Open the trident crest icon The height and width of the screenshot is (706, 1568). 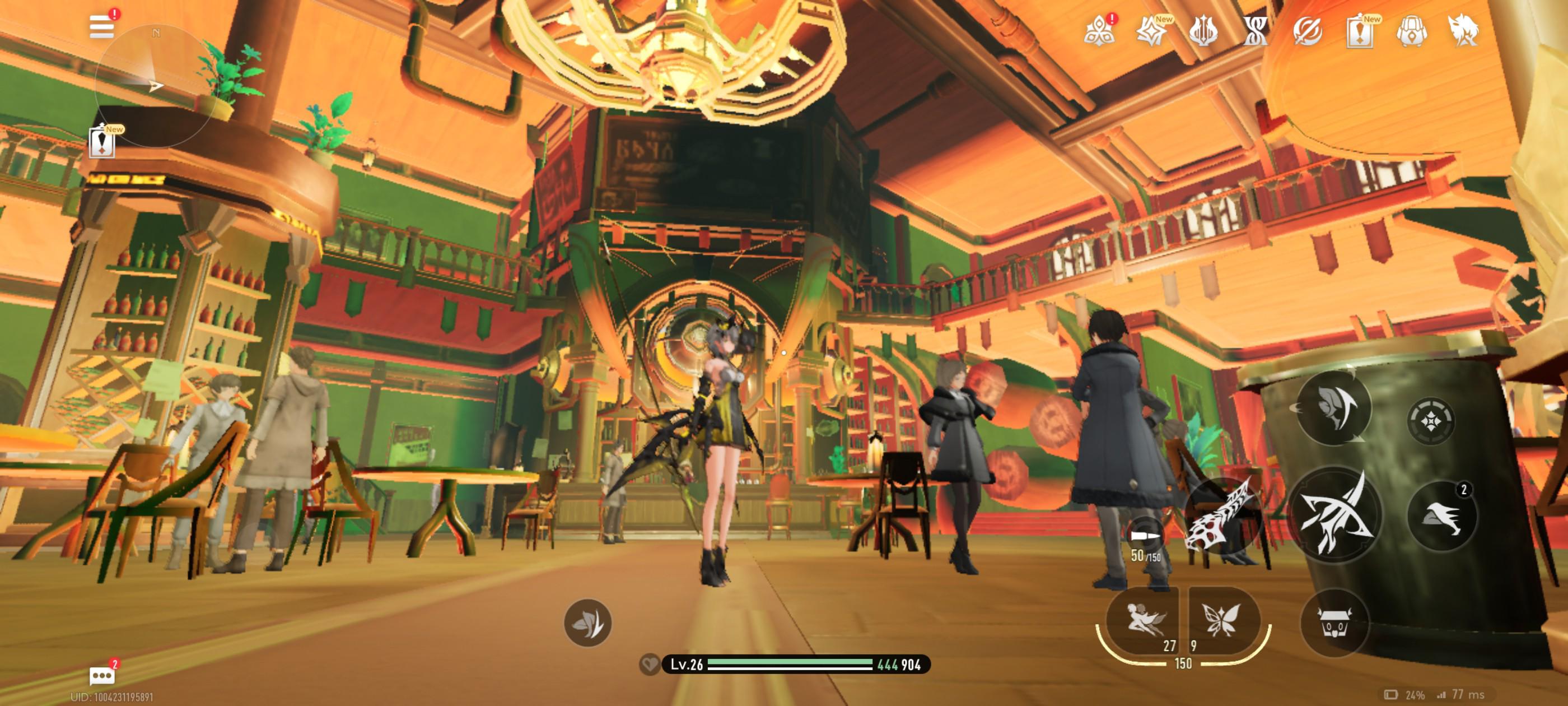(x=1203, y=31)
